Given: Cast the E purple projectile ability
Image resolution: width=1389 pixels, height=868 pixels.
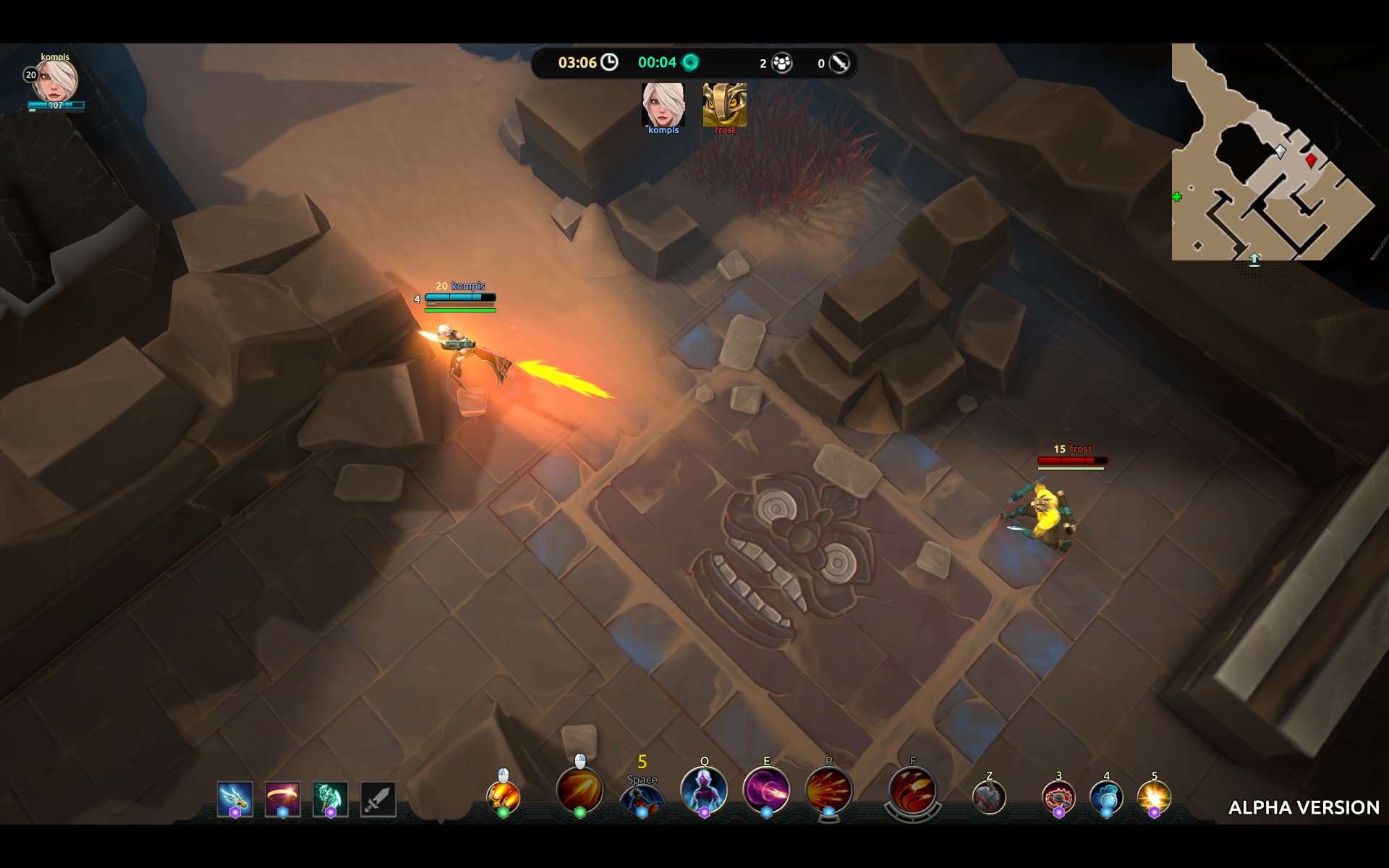Looking at the screenshot, I should coord(766,790).
